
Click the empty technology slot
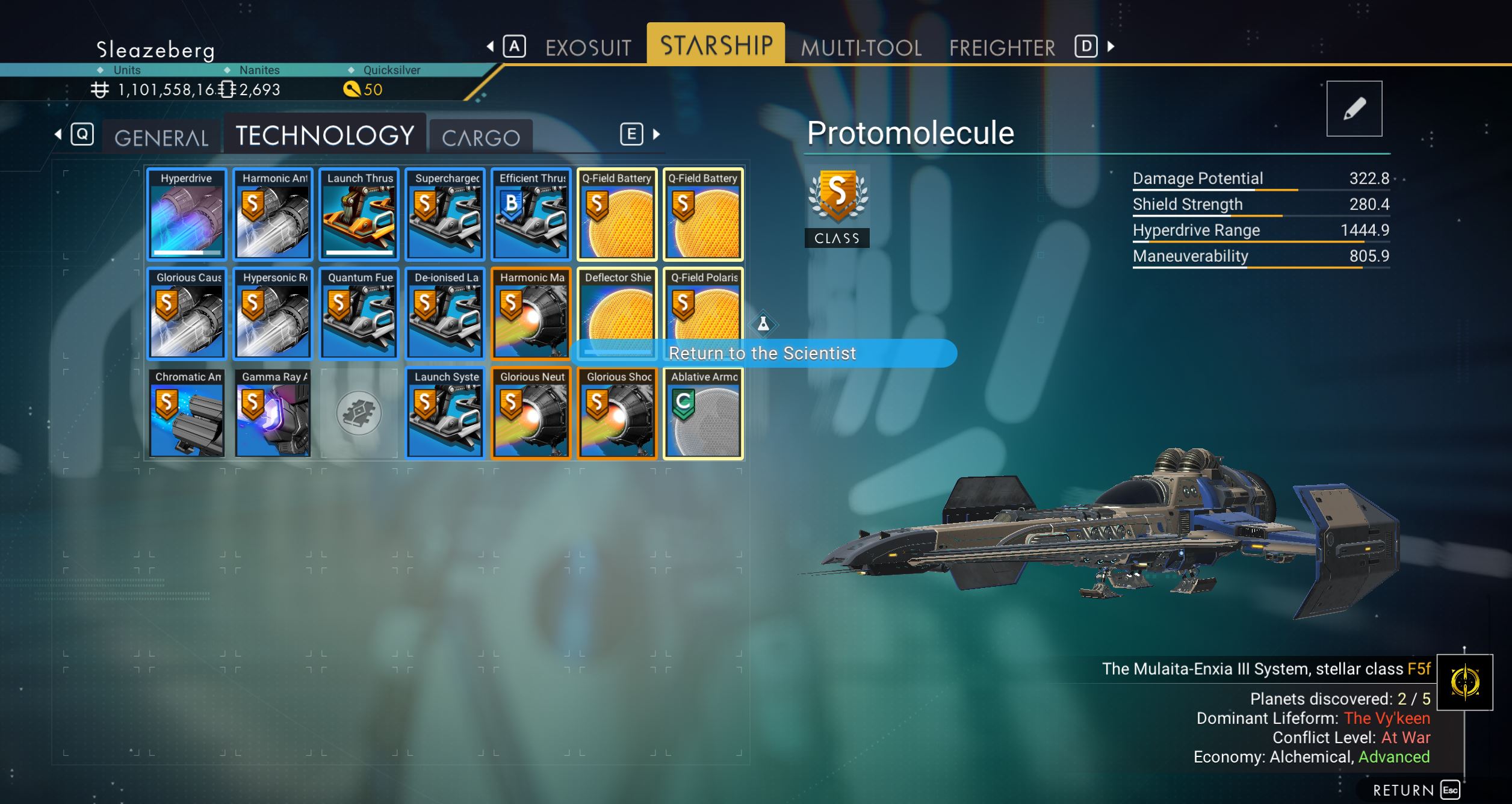pos(359,413)
